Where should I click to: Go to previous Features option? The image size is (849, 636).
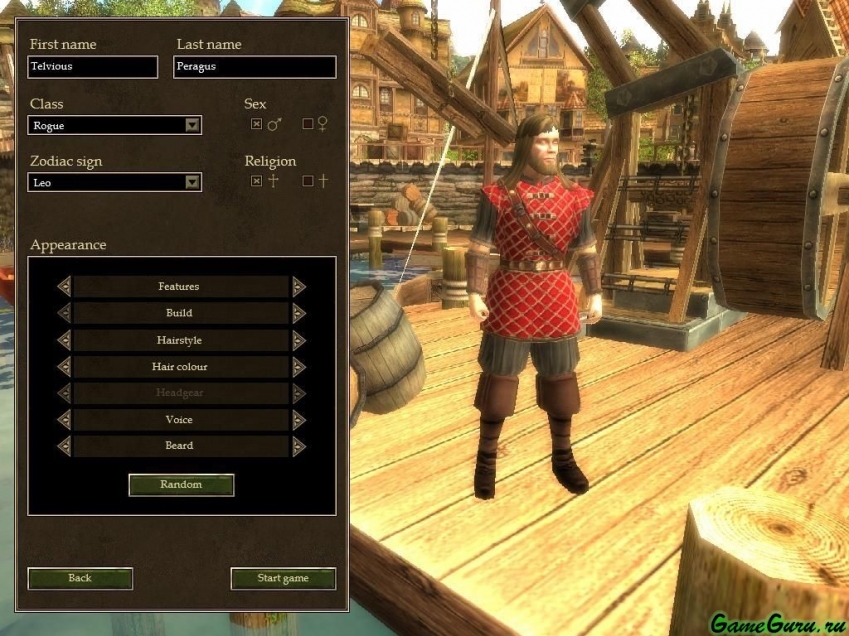point(64,287)
